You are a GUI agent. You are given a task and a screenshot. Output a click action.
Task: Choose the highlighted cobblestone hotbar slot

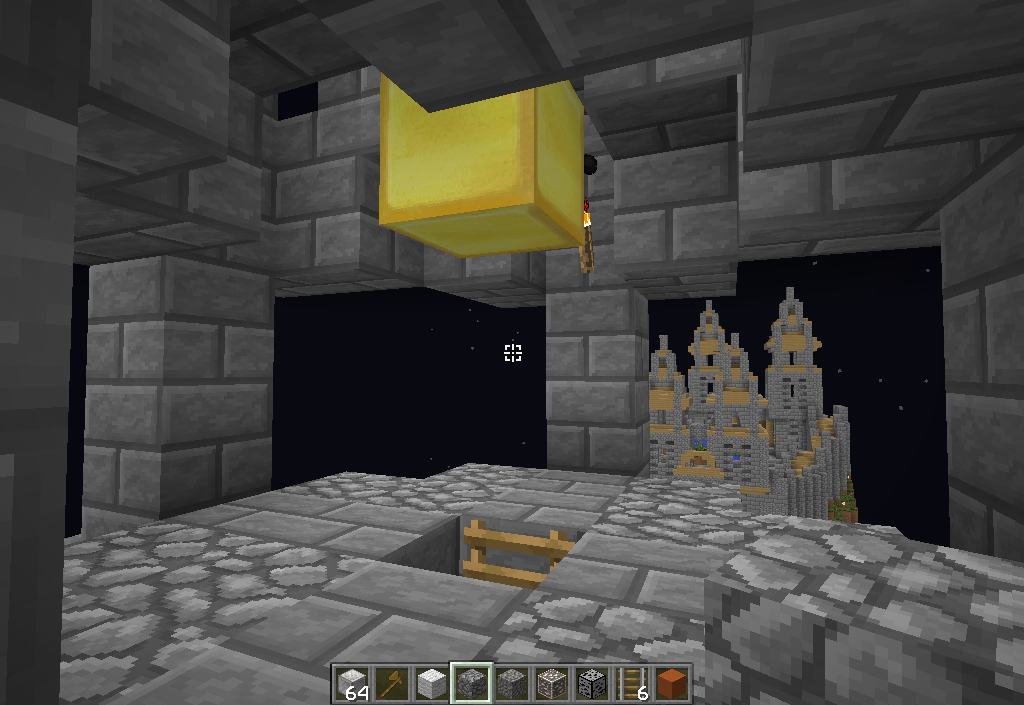pos(471,683)
